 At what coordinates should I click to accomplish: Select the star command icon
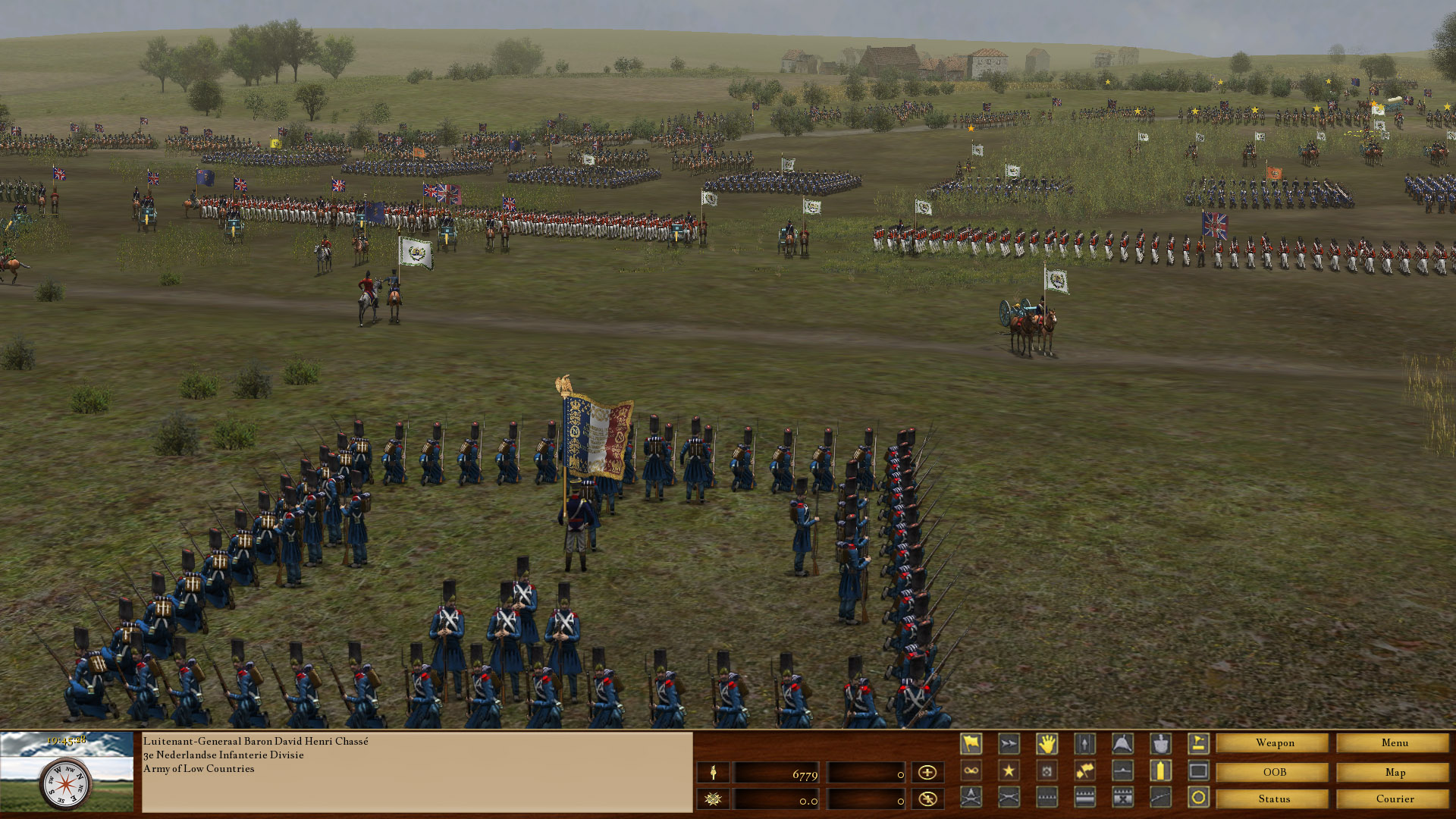tap(1009, 770)
